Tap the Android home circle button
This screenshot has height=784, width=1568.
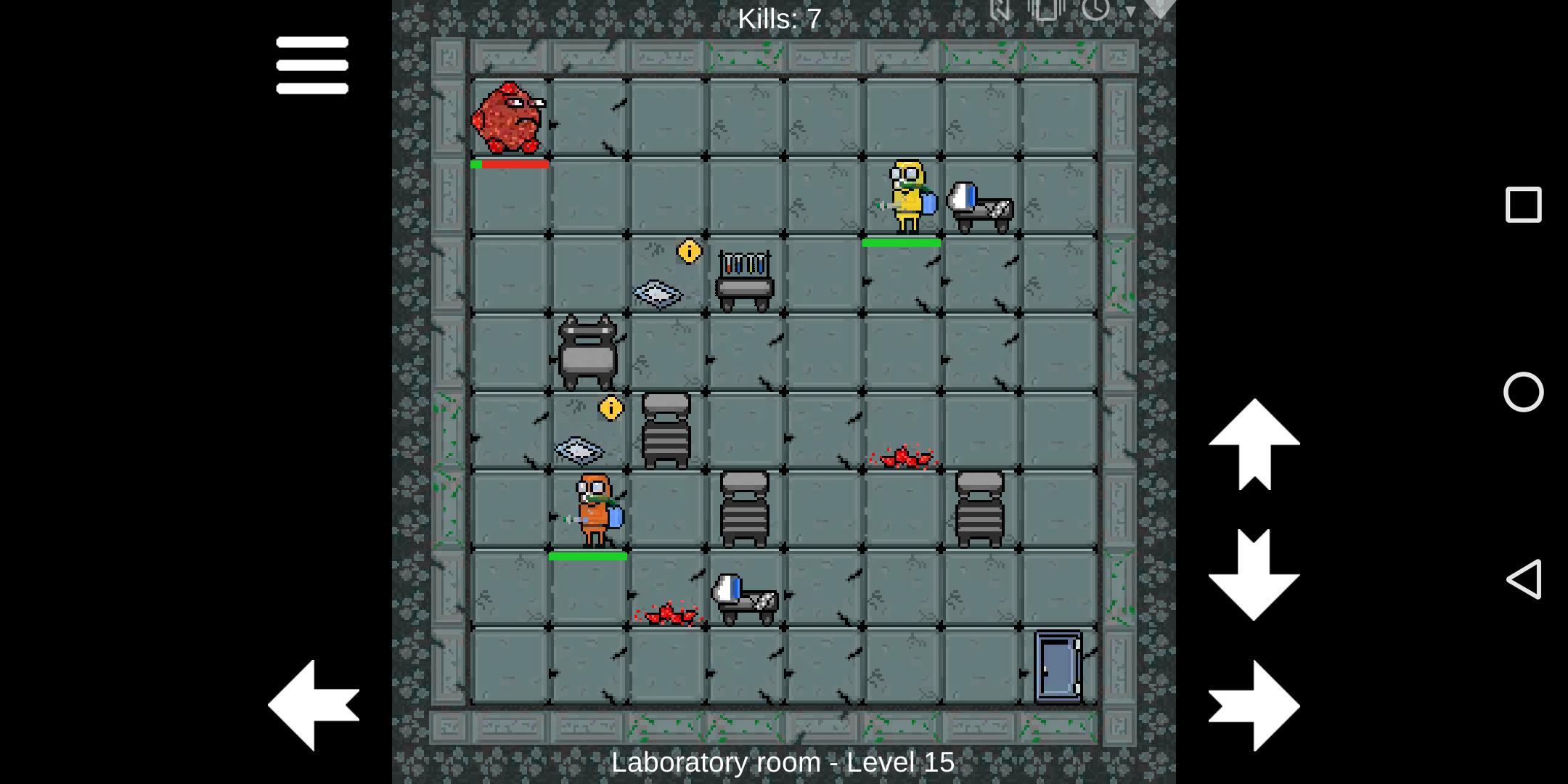click(x=1523, y=392)
